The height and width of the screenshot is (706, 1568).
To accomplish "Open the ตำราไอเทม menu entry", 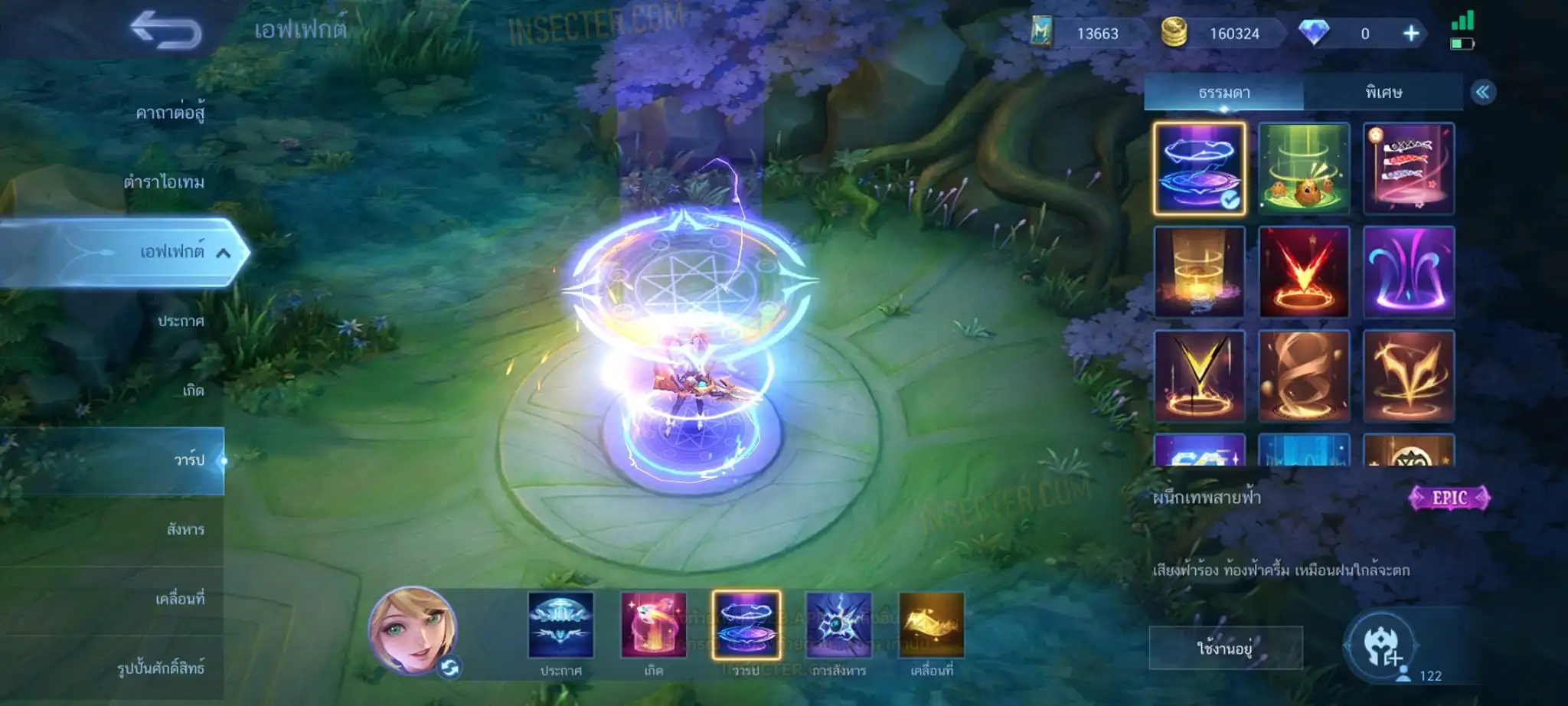I will pos(164,182).
